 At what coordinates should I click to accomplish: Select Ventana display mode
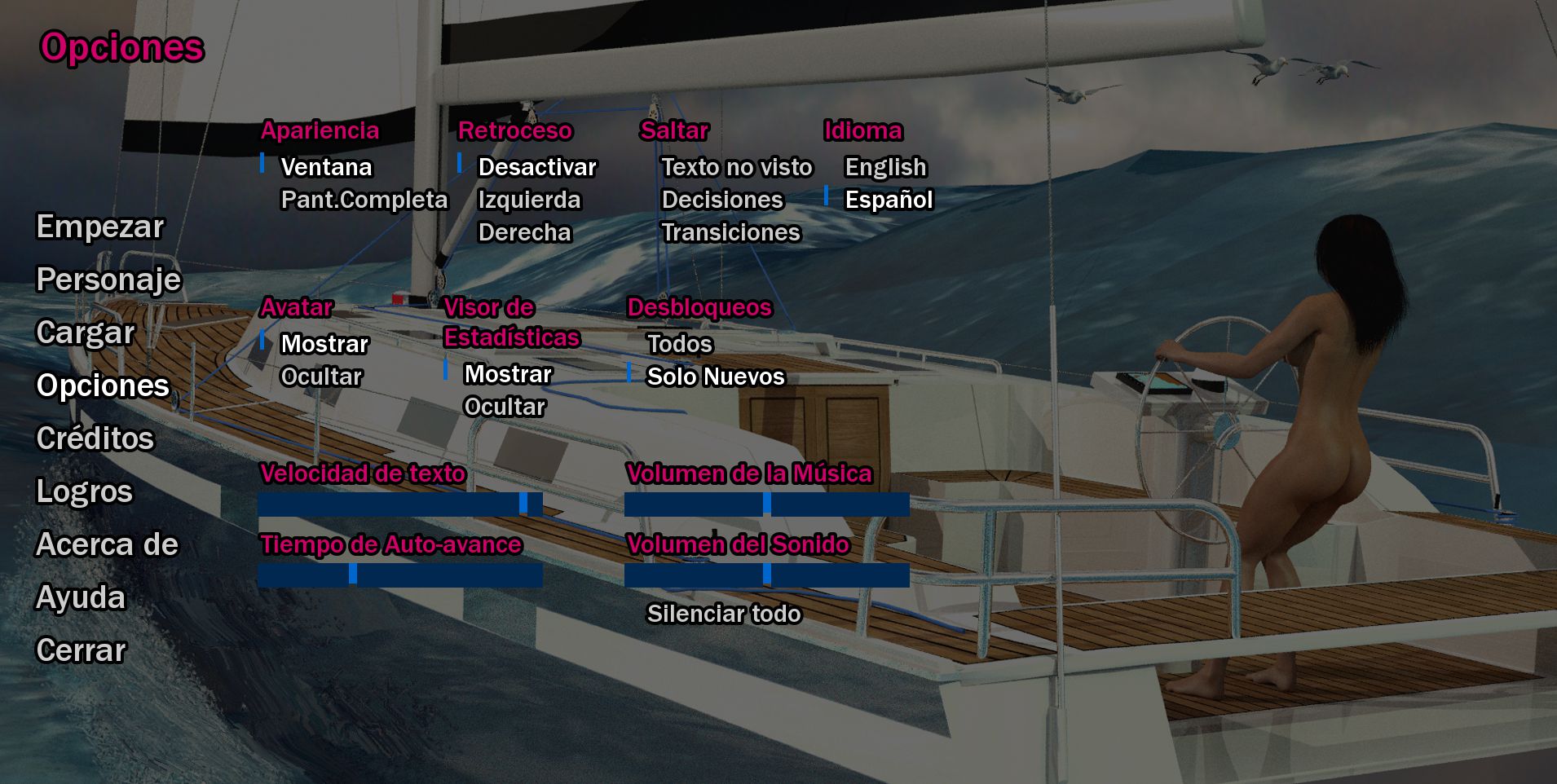[x=326, y=167]
